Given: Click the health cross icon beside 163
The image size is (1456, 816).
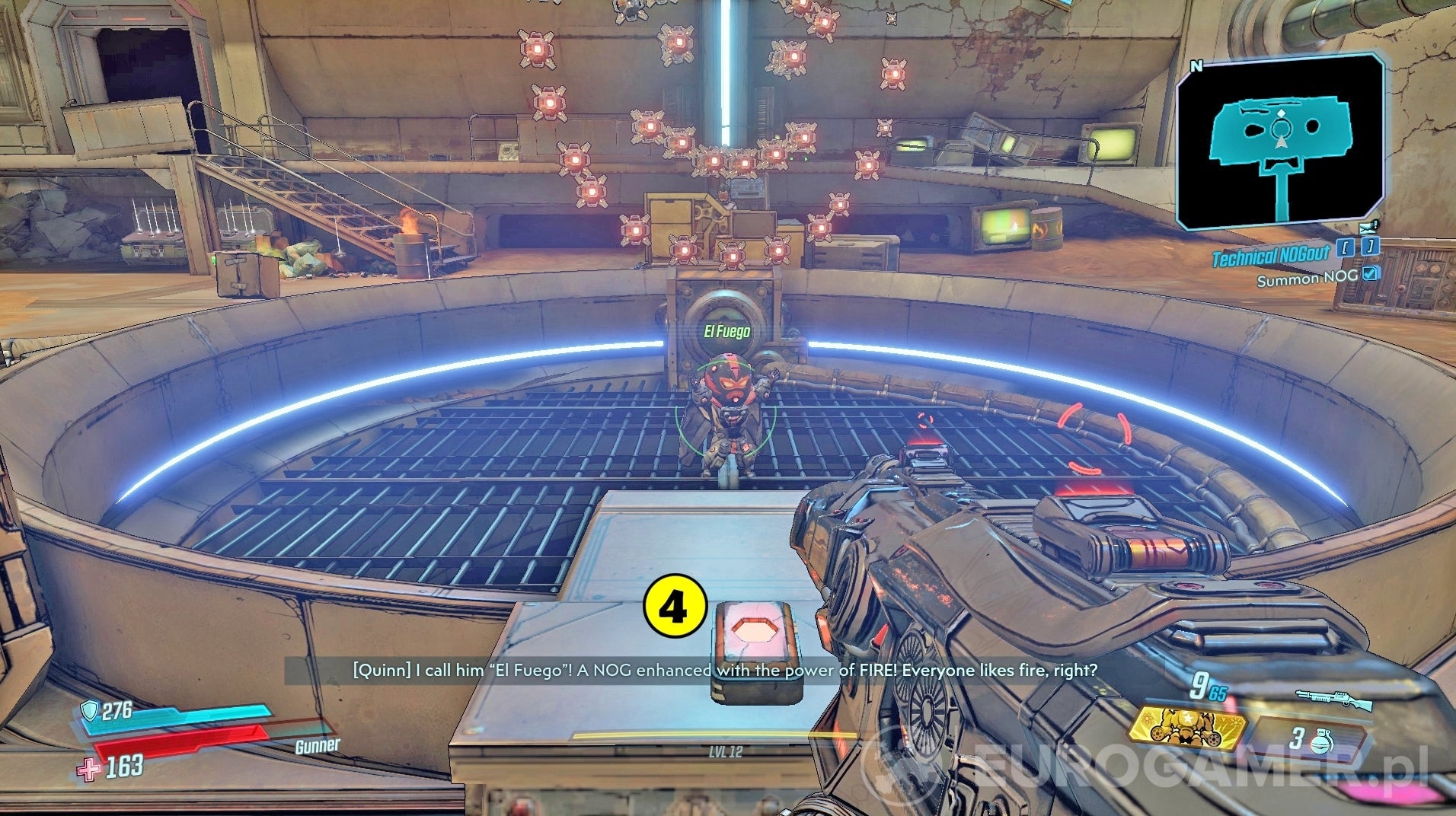Looking at the screenshot, I should point(88,767).
